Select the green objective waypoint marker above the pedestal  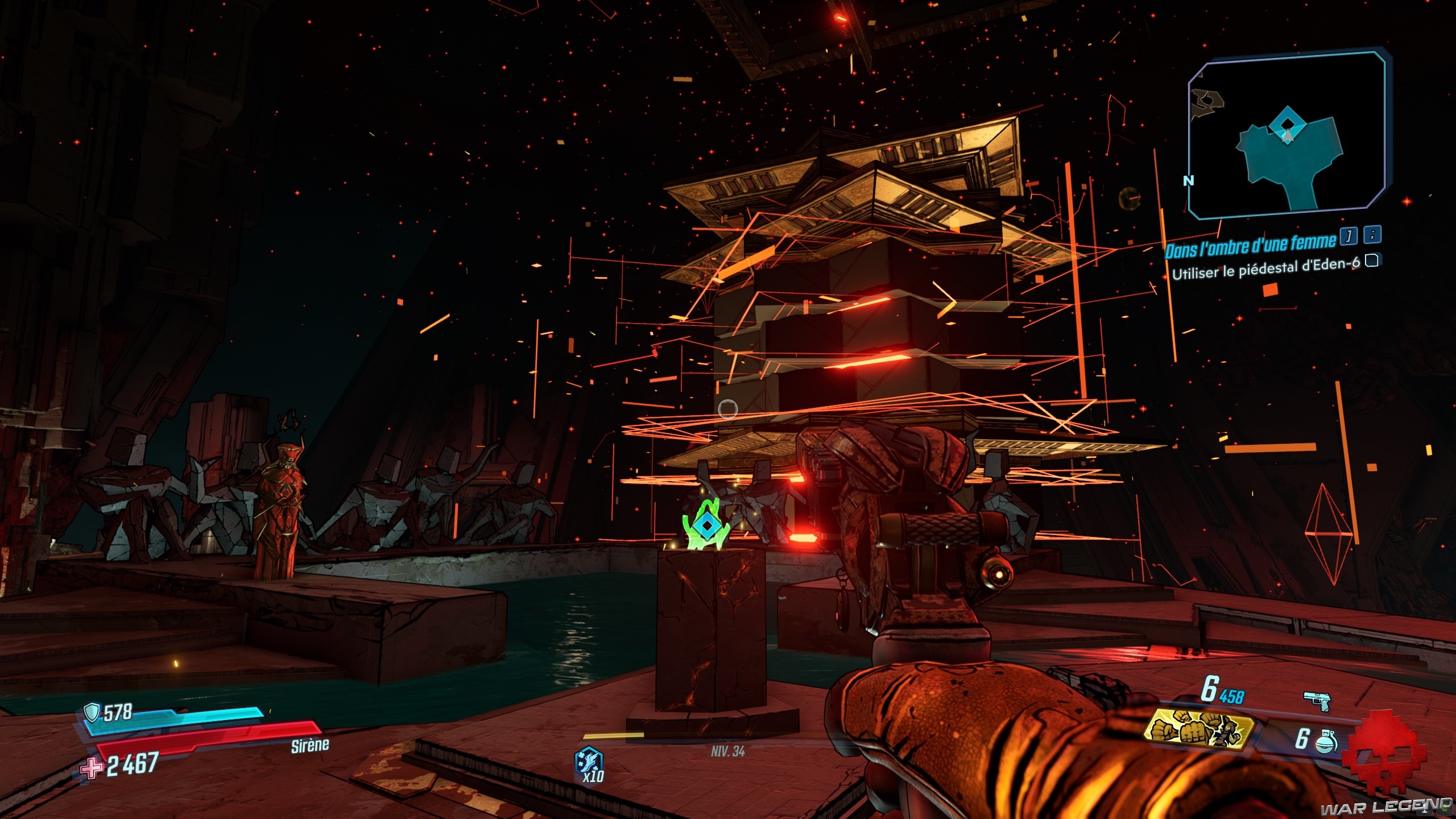point(706,526)
